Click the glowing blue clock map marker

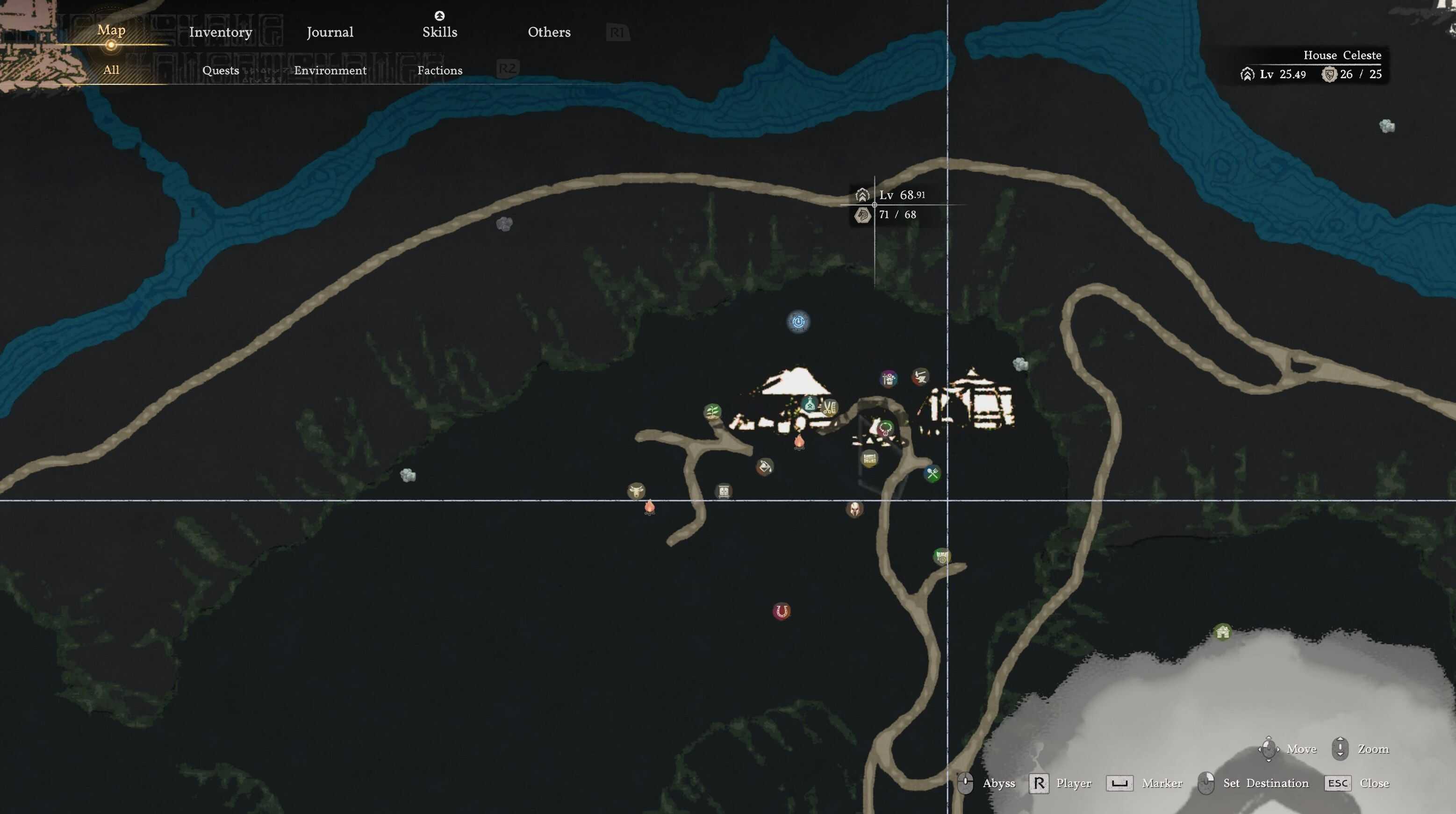point(798,322)
